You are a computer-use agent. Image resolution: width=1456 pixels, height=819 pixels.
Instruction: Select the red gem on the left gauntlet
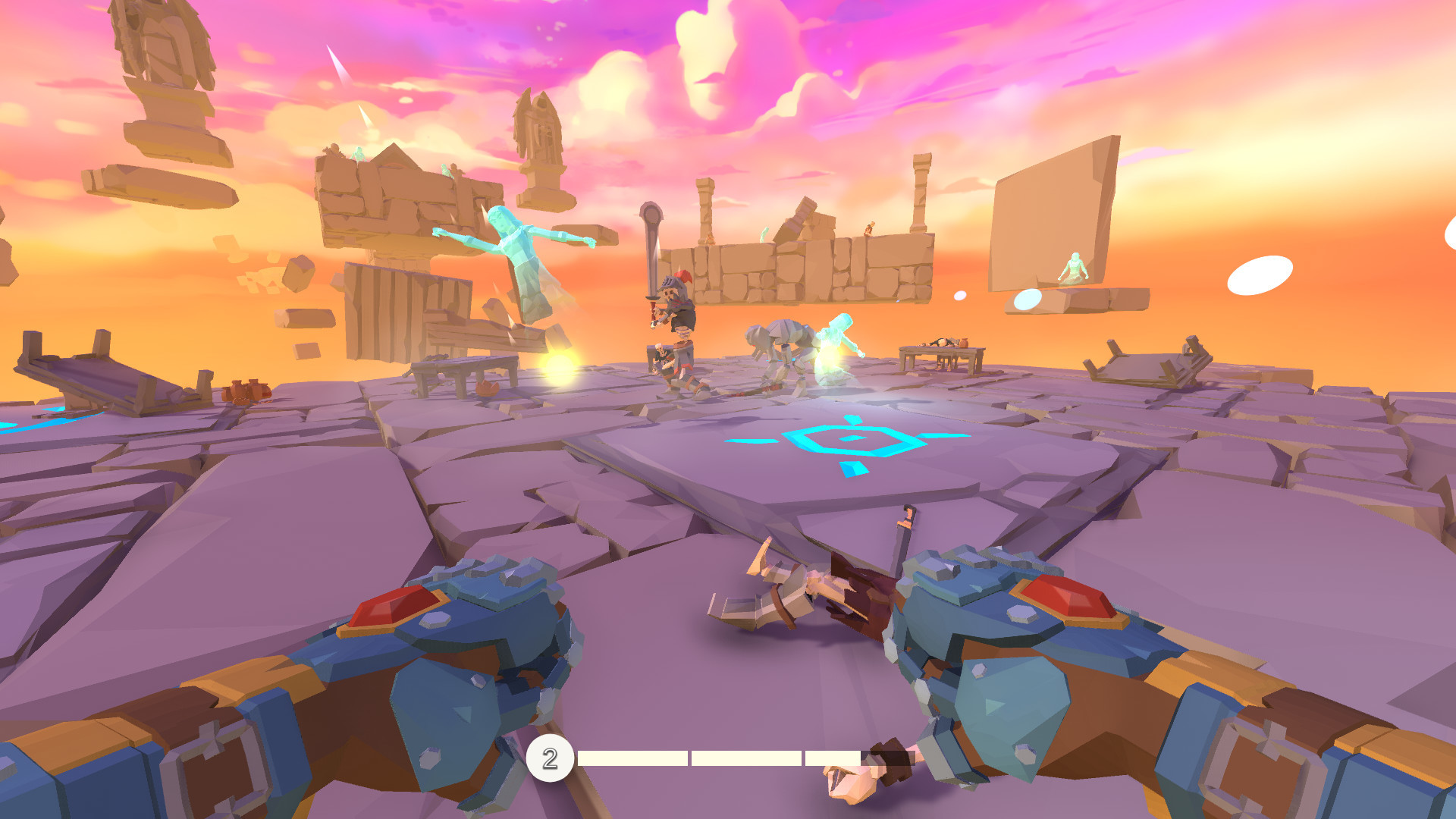coord(394,607)
